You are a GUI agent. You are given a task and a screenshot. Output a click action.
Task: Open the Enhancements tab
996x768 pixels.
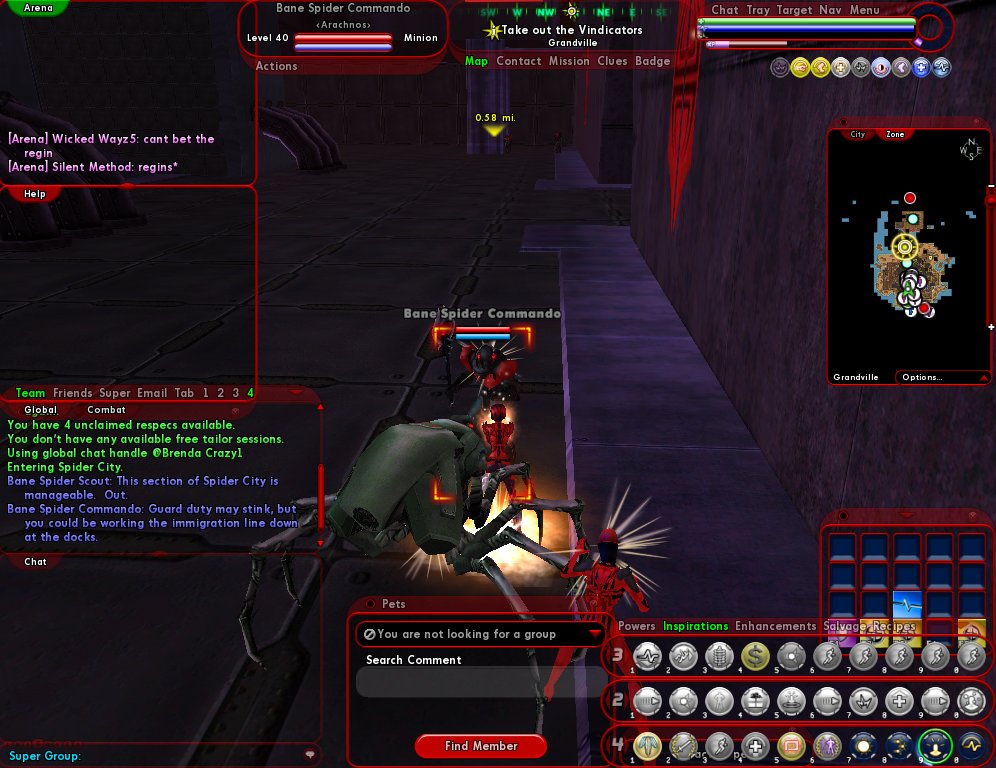pos(776,626)
